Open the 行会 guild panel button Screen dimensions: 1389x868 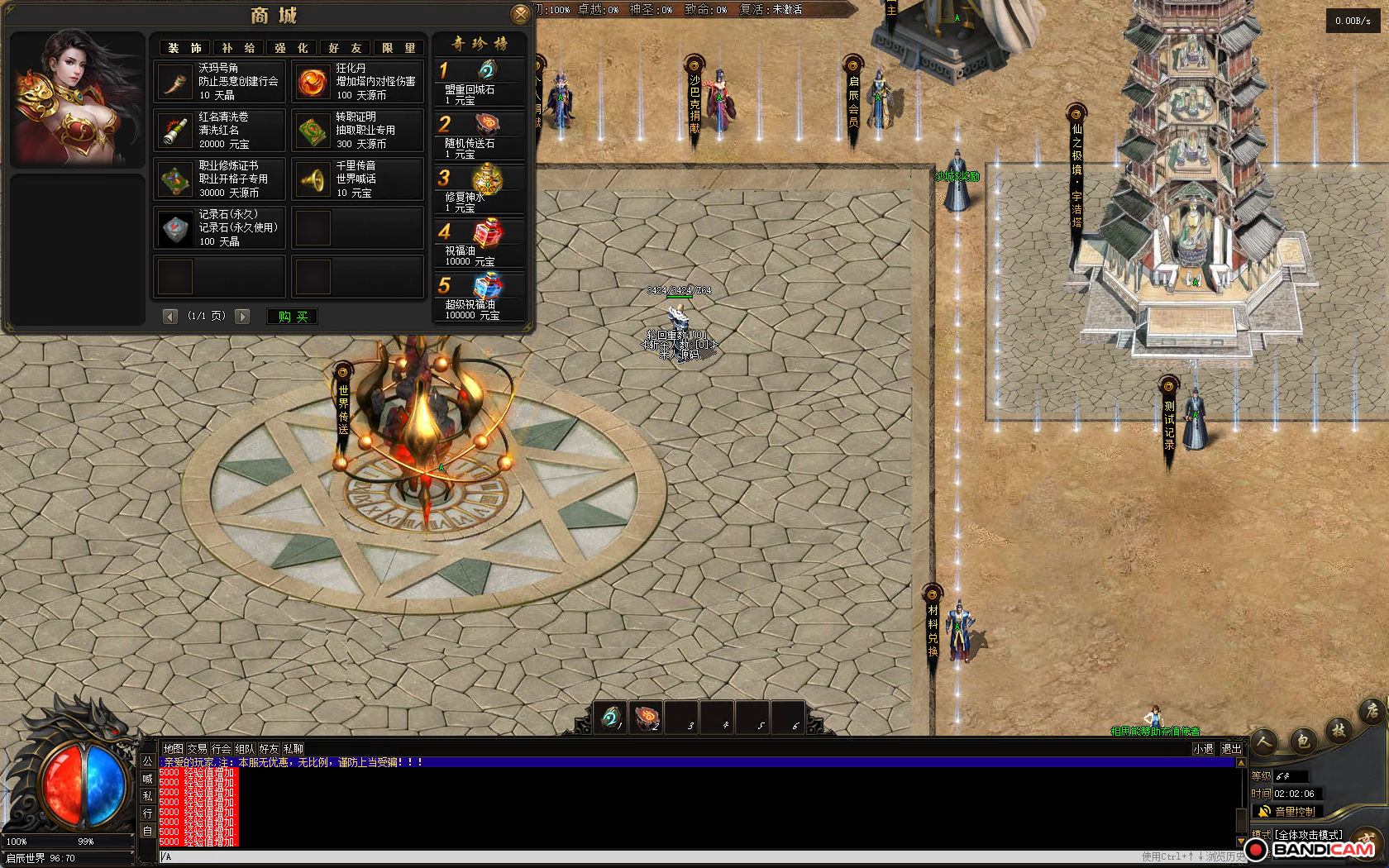(x=221, y=749)
